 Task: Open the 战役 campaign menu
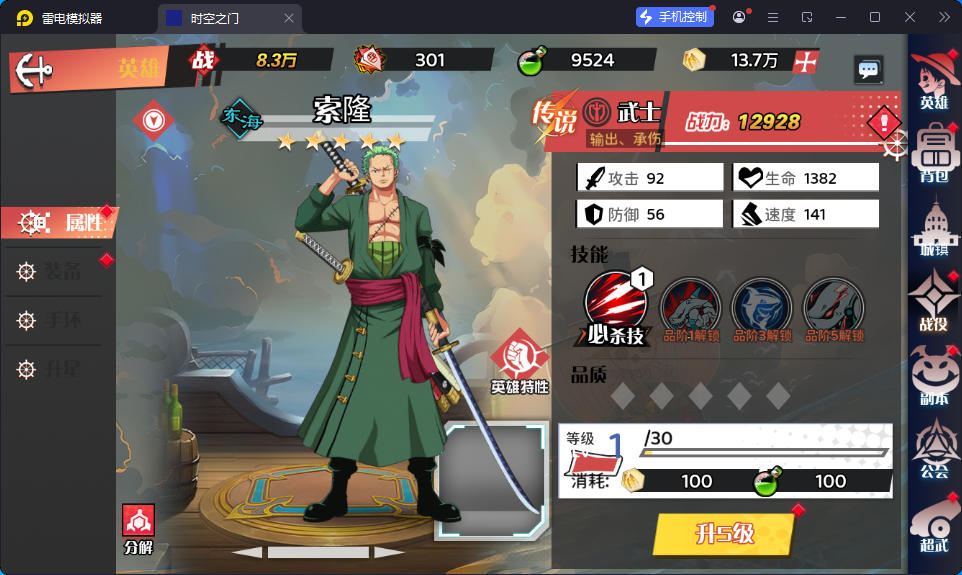(934, 302)
